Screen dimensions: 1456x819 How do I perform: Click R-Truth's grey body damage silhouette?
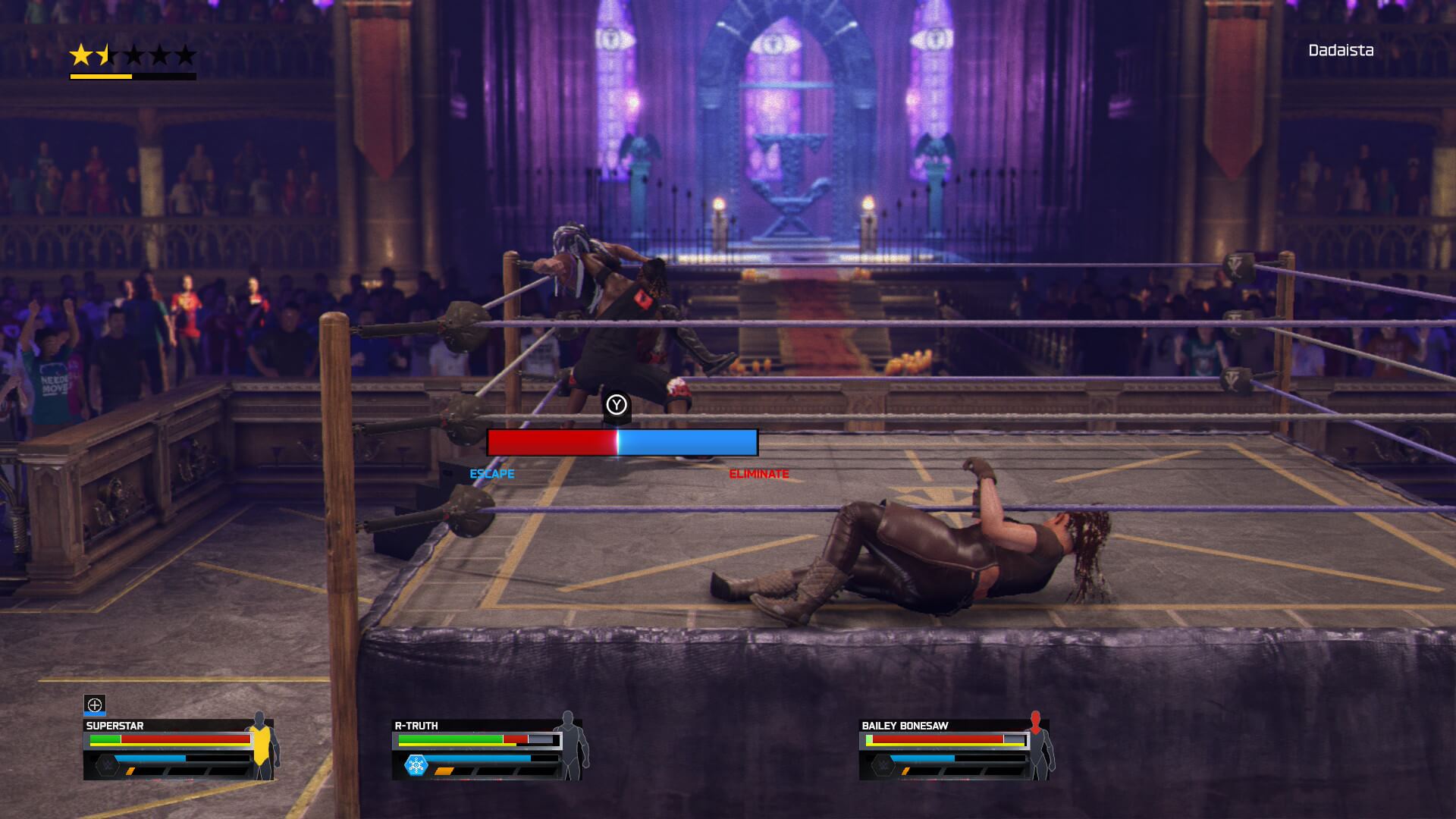click(x=570, y=746)
